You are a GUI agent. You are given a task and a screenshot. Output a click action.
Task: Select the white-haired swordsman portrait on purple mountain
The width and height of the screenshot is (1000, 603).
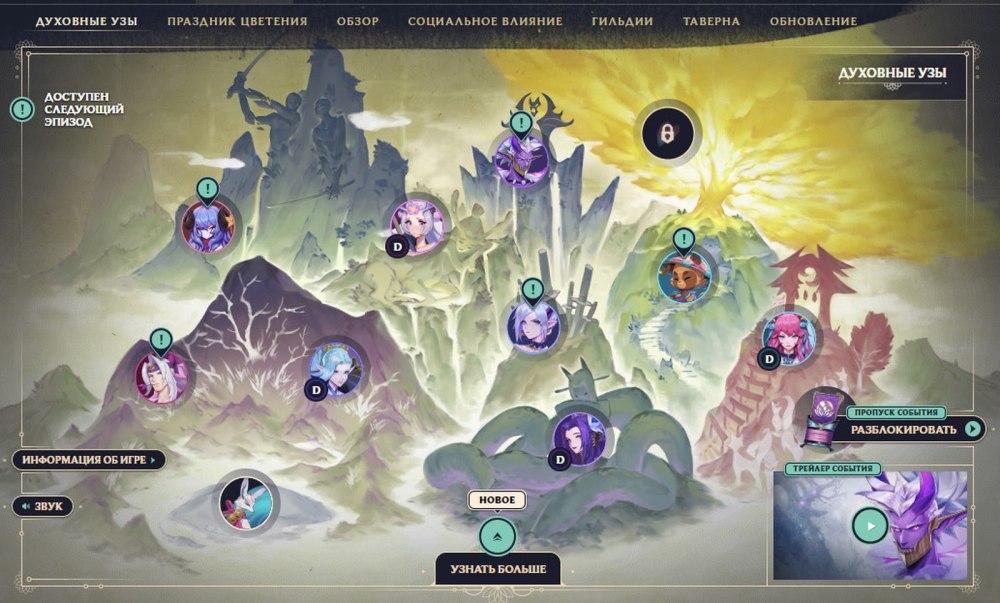click(161, 377)
